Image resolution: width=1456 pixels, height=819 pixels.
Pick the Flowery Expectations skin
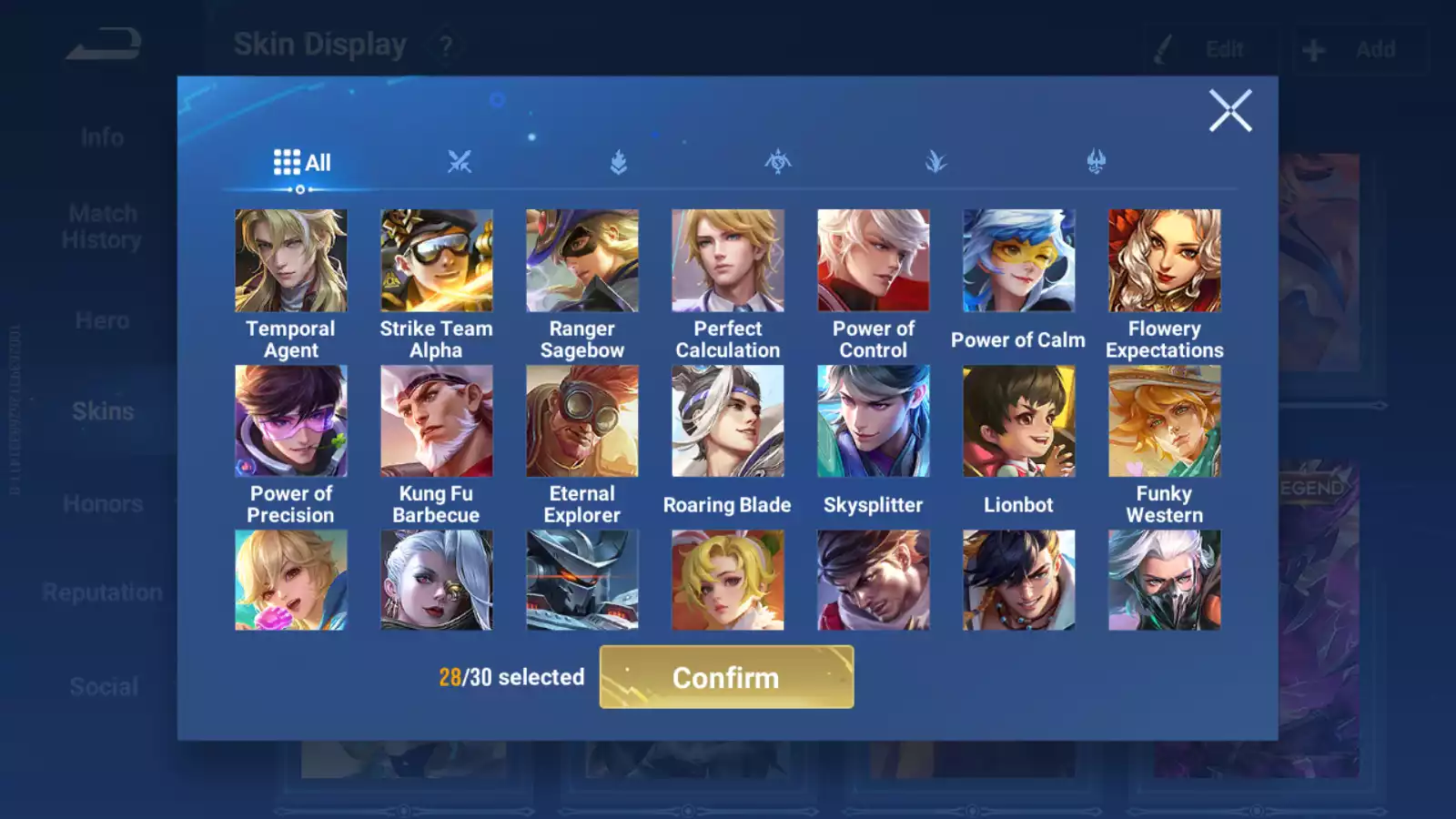tap(1164, 261)
